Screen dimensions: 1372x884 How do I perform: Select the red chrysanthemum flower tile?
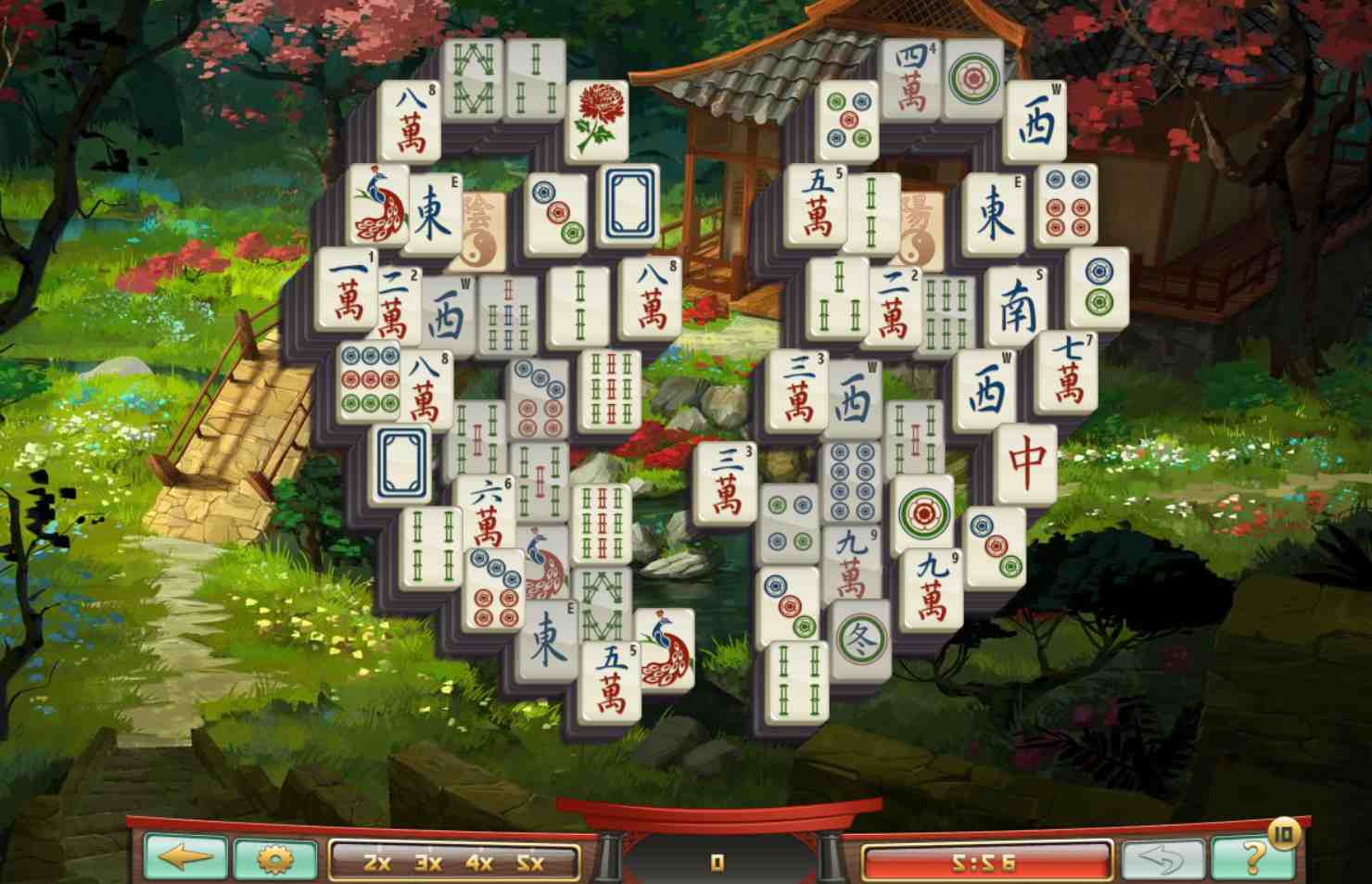coord(596,119)
